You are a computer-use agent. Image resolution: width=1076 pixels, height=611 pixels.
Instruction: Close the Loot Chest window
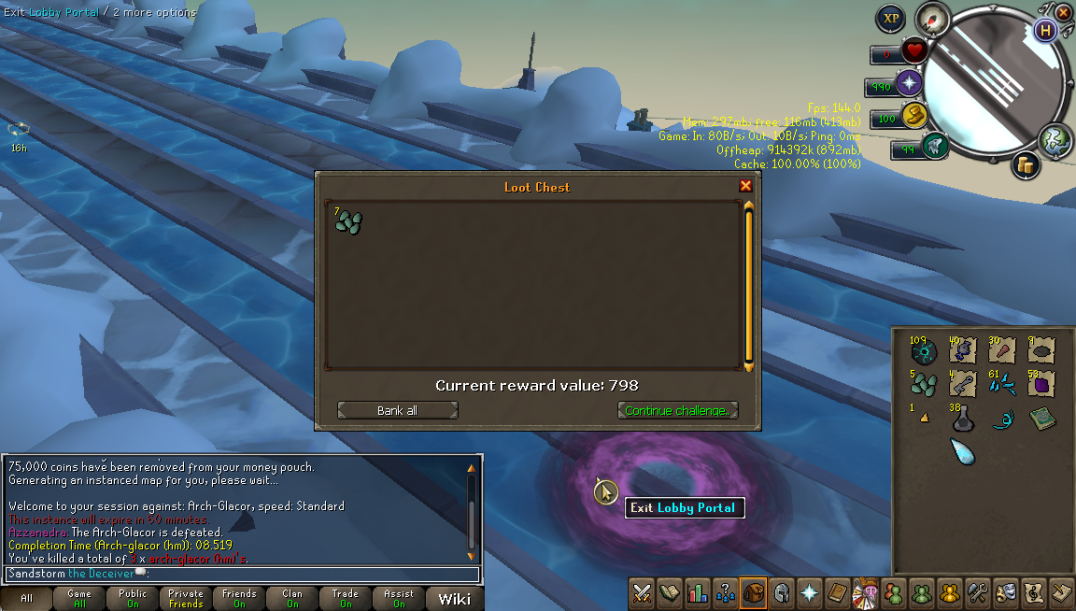coord(745,186)
